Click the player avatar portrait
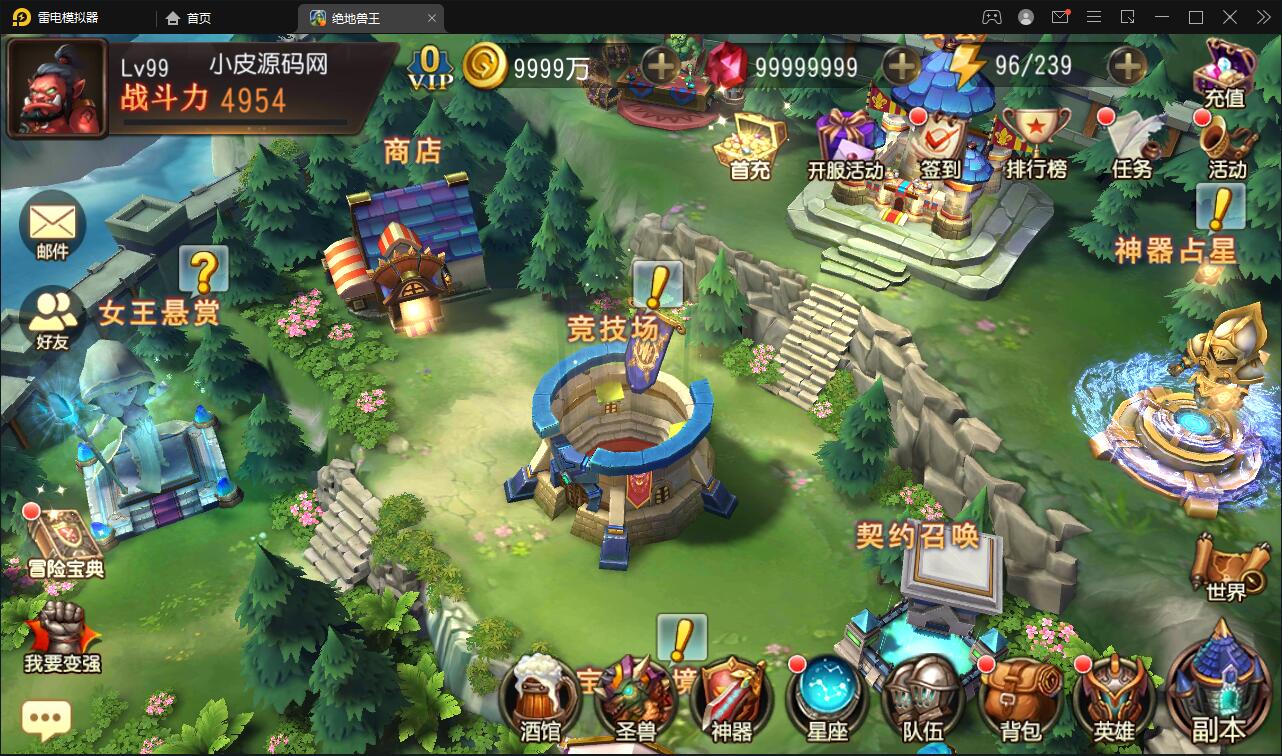The width and height of the screenshot is (1282, 756). point(57,88)
